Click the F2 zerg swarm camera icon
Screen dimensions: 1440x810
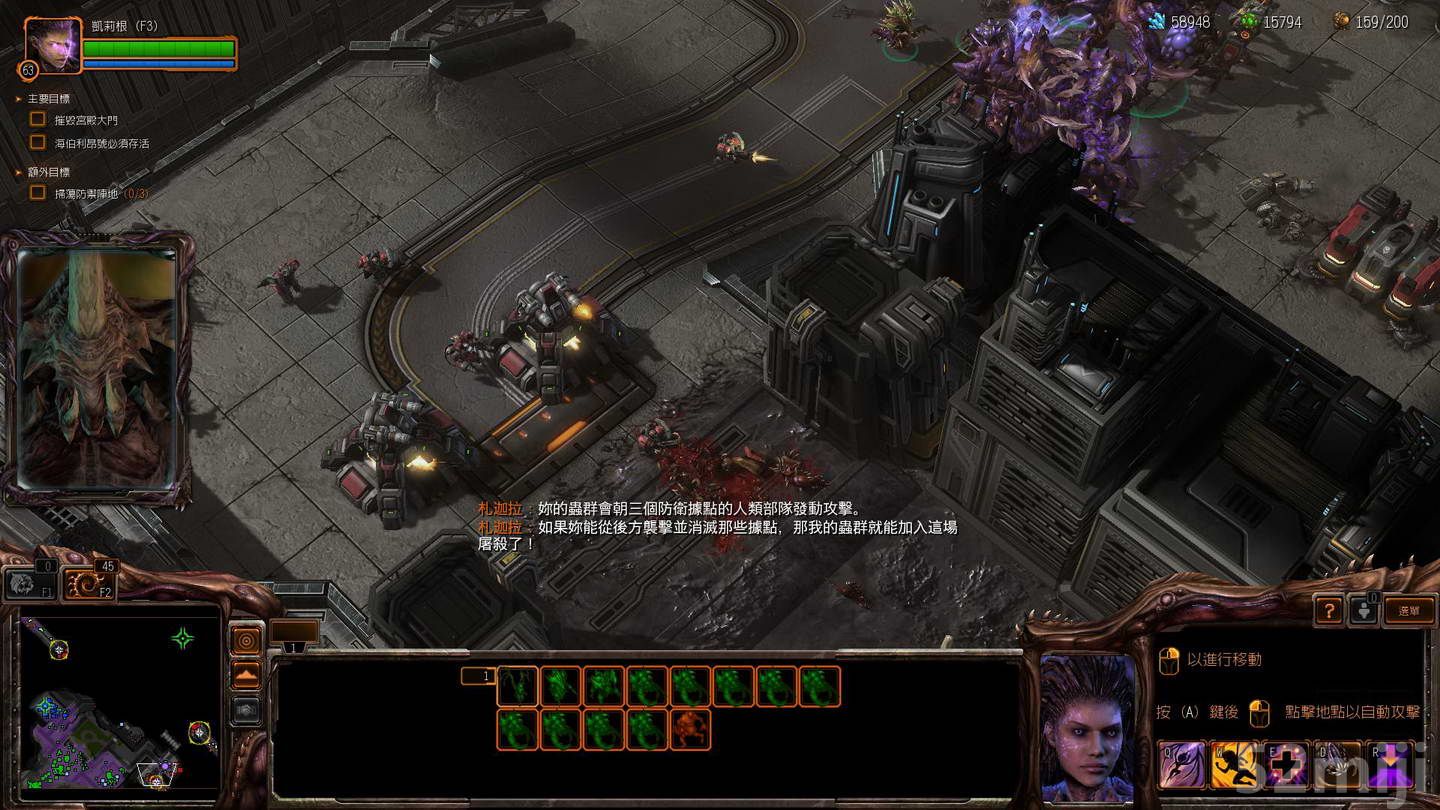click(x=86, y=585)
